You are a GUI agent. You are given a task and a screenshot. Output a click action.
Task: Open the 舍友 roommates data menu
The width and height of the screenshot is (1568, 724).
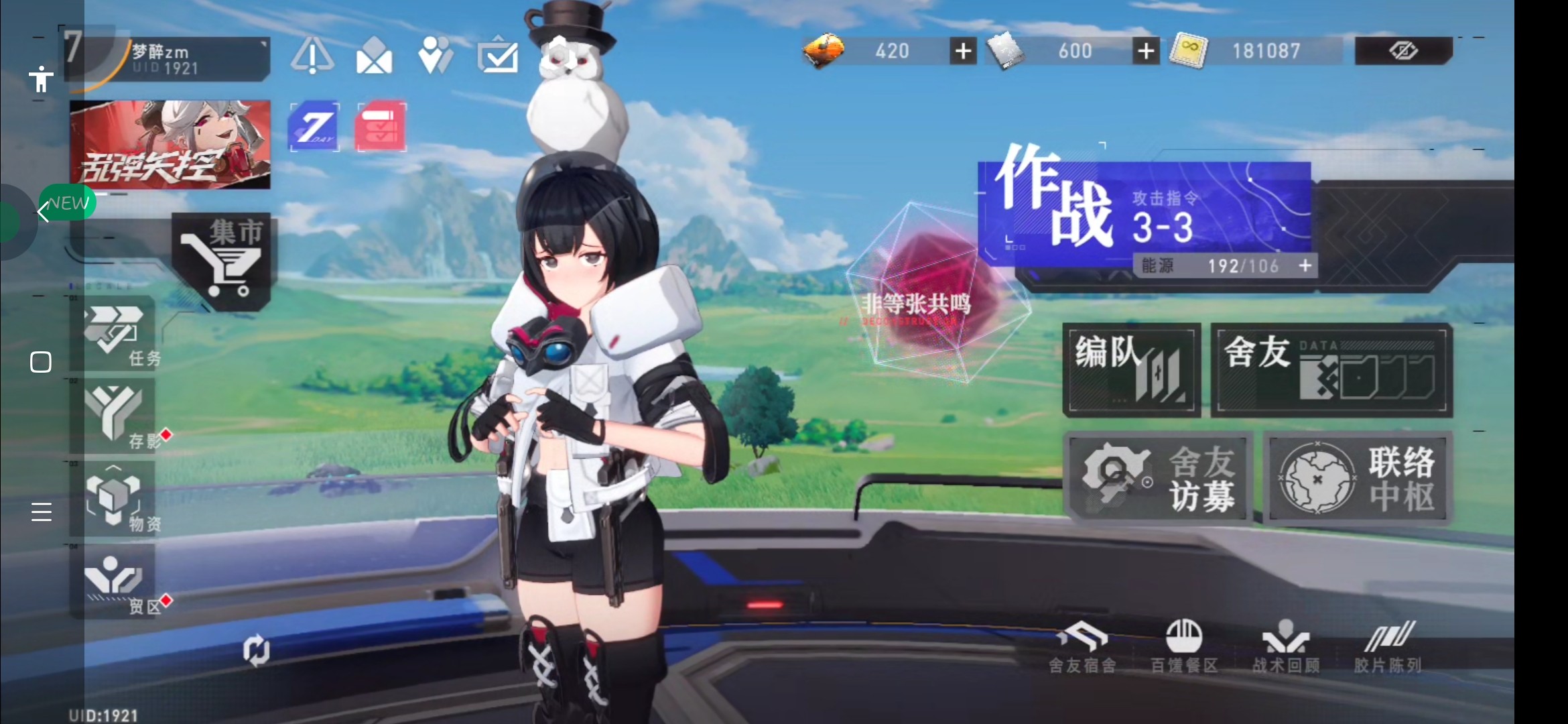(x=1331, y=370)
